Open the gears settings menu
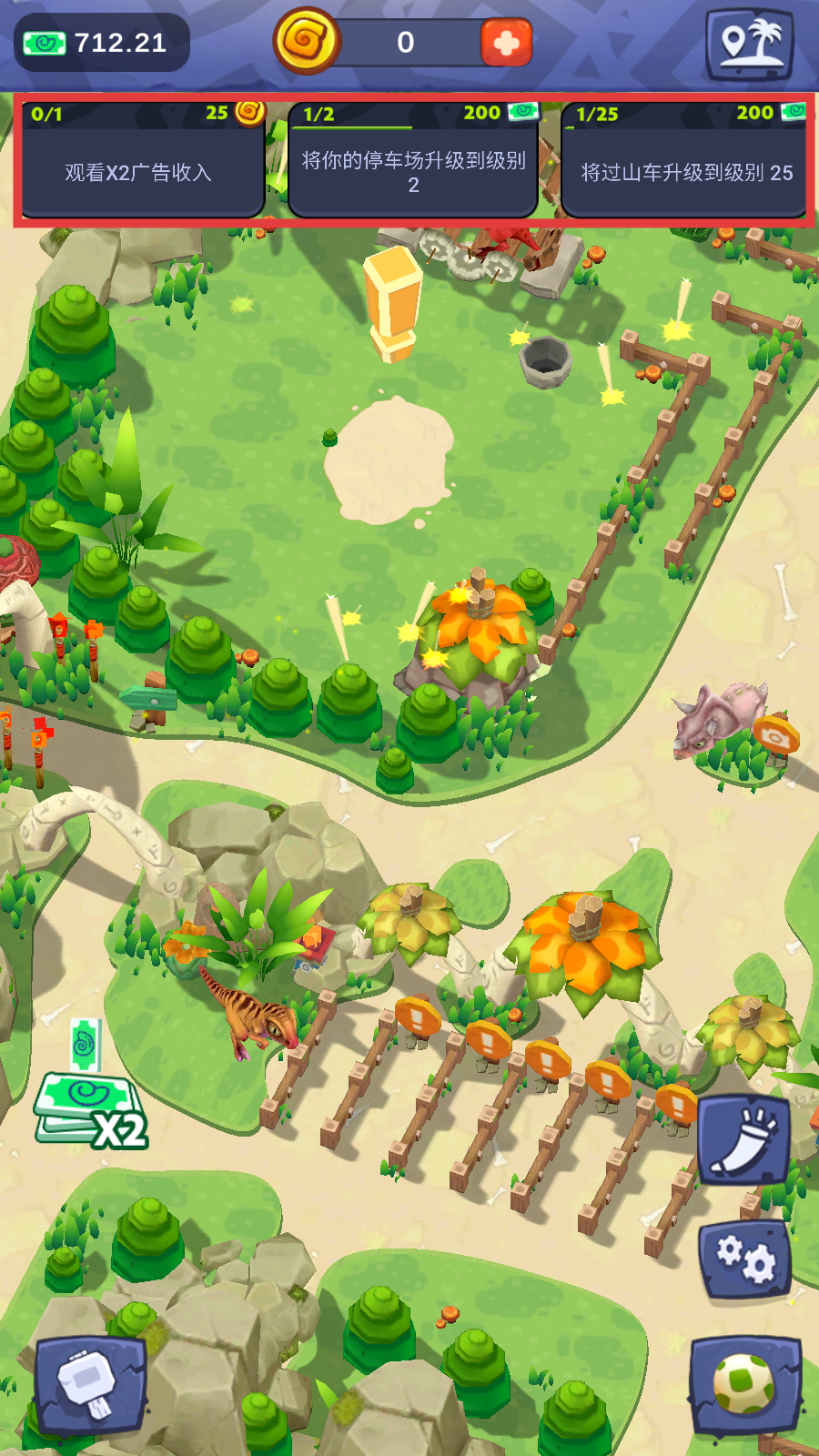The width and height of the screenshot is (819, 1456). pos(744,1260)
